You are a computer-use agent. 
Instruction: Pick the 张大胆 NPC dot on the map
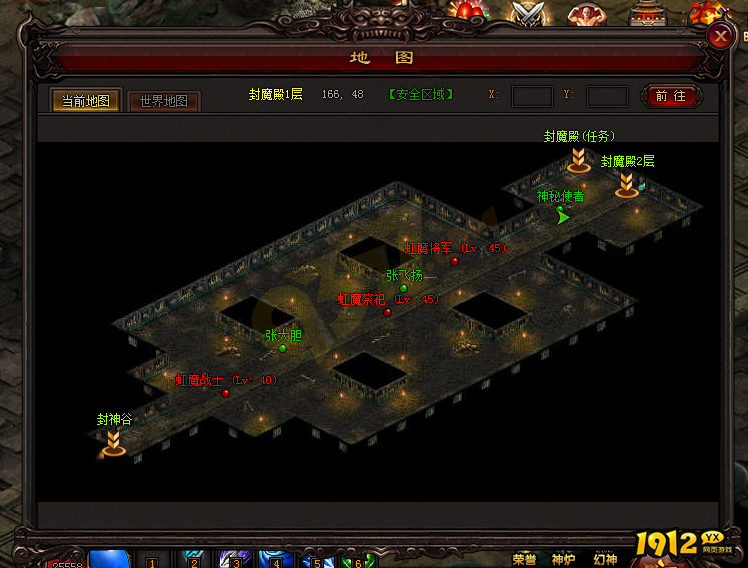[x=283, y=348]
